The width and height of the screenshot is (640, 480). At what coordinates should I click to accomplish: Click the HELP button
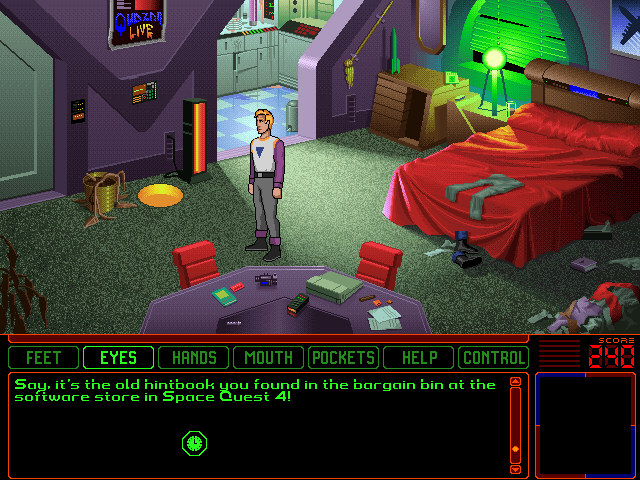pyautogui.click(x=418, y=357)
